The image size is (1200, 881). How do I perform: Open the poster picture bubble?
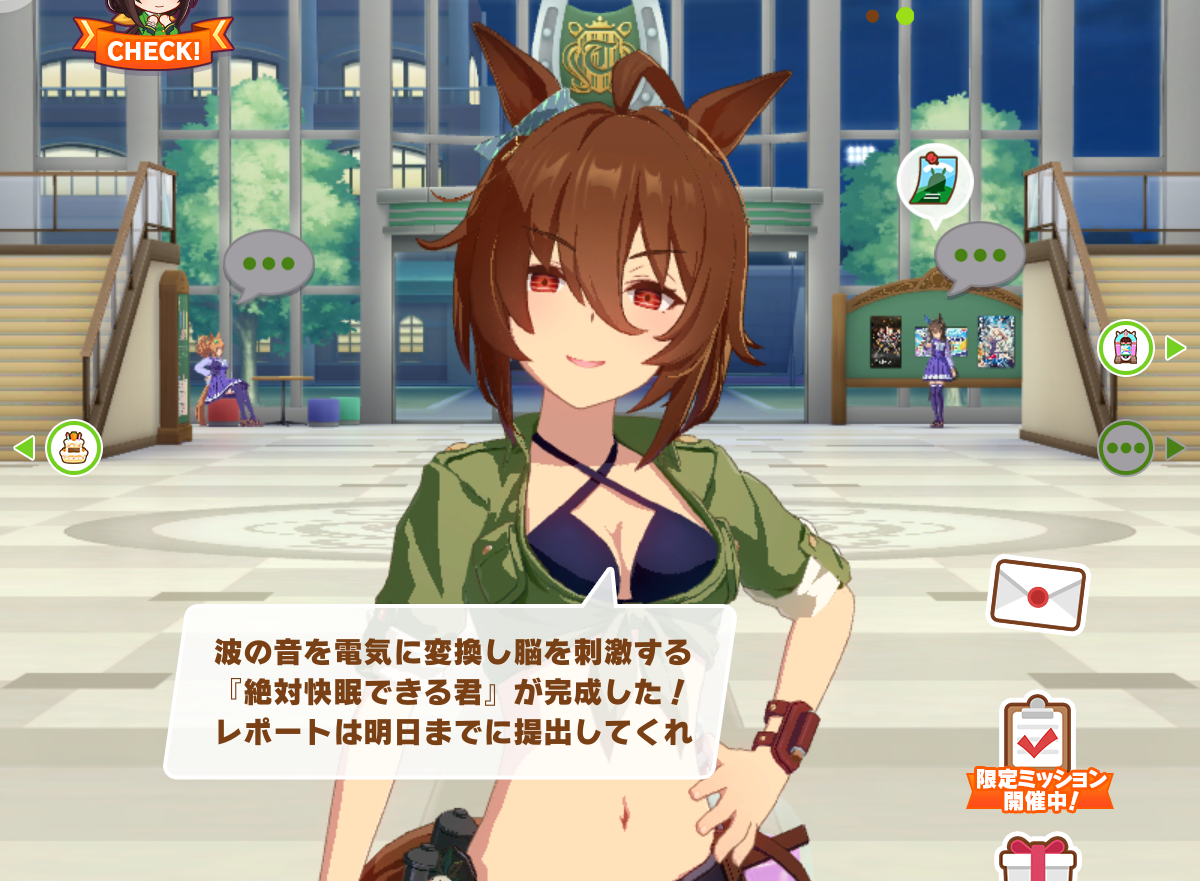[935, 181]
